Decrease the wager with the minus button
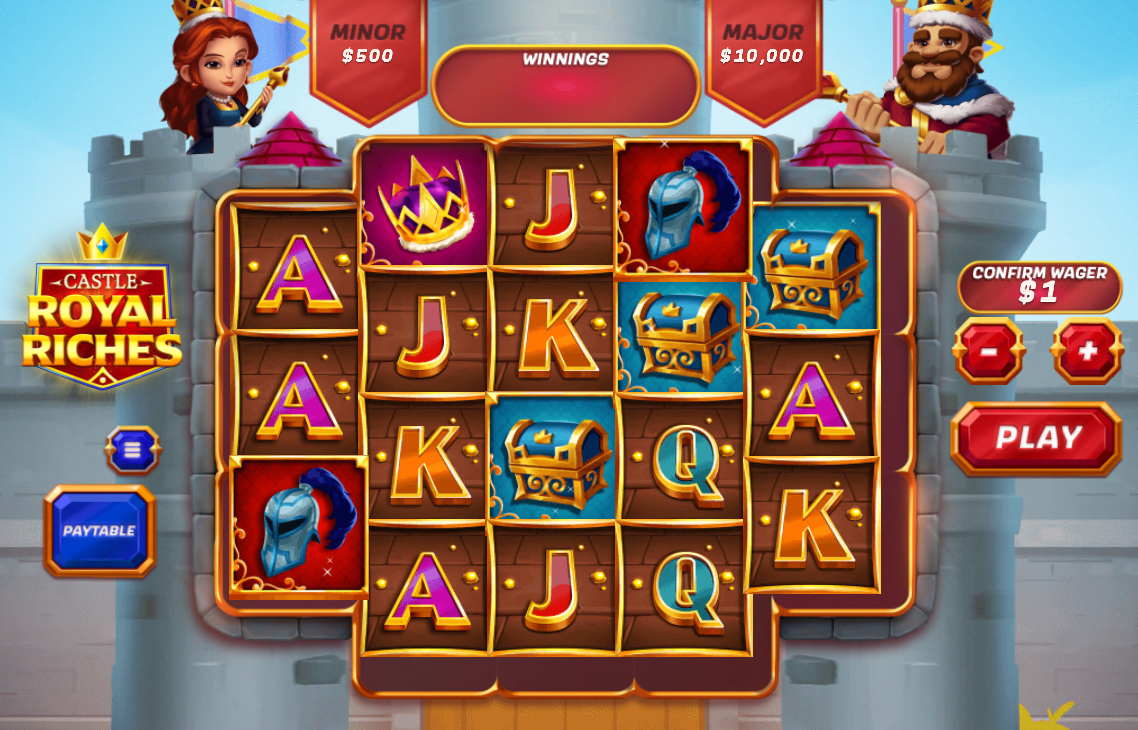The width and height of the screenshot is (1138, 730). 989,351
